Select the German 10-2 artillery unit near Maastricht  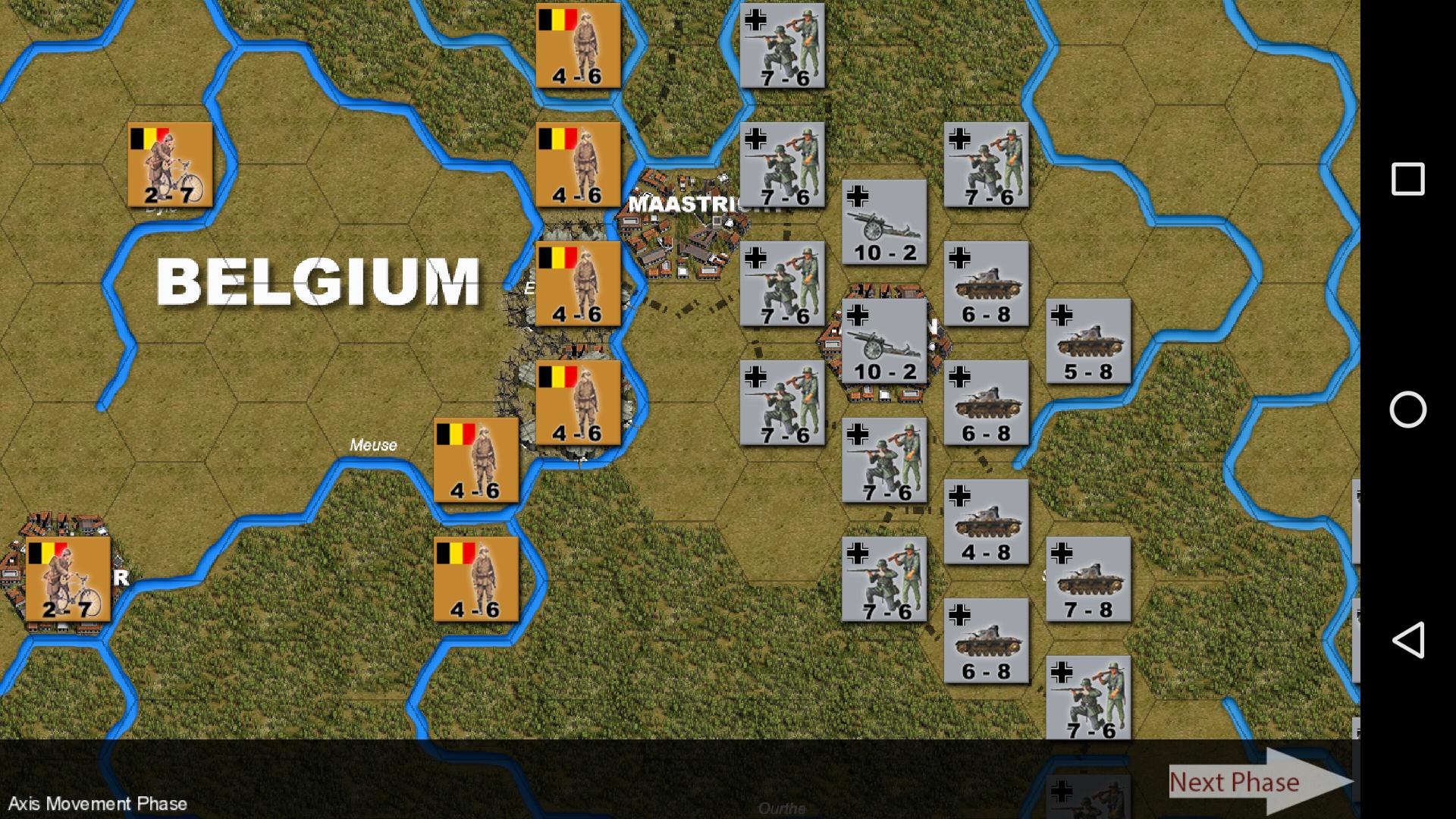pyautogui.click(x=883, y=222)
